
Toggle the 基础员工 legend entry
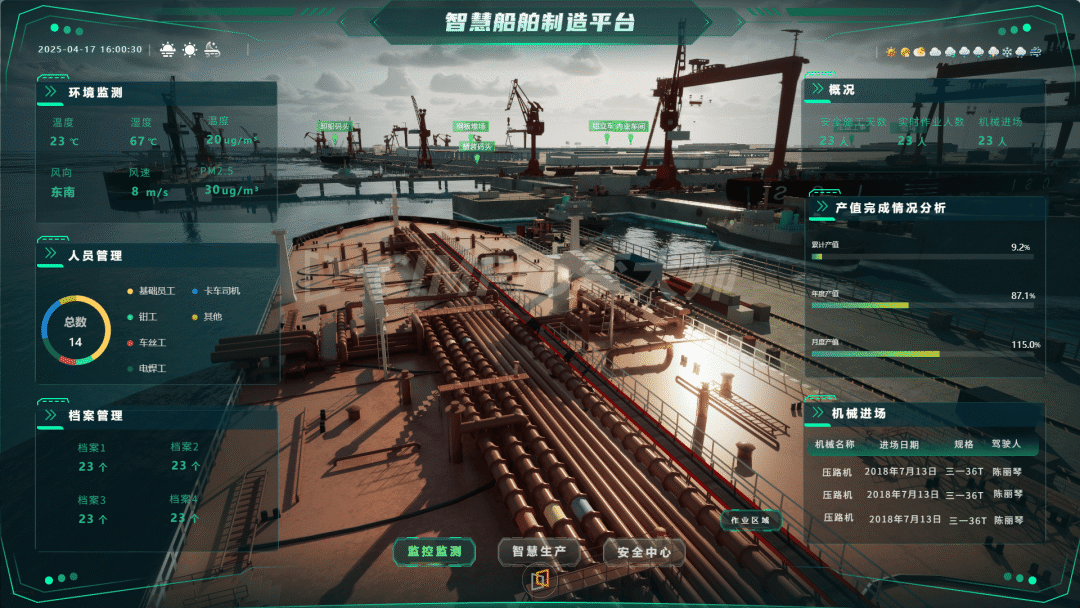[156, 291]
